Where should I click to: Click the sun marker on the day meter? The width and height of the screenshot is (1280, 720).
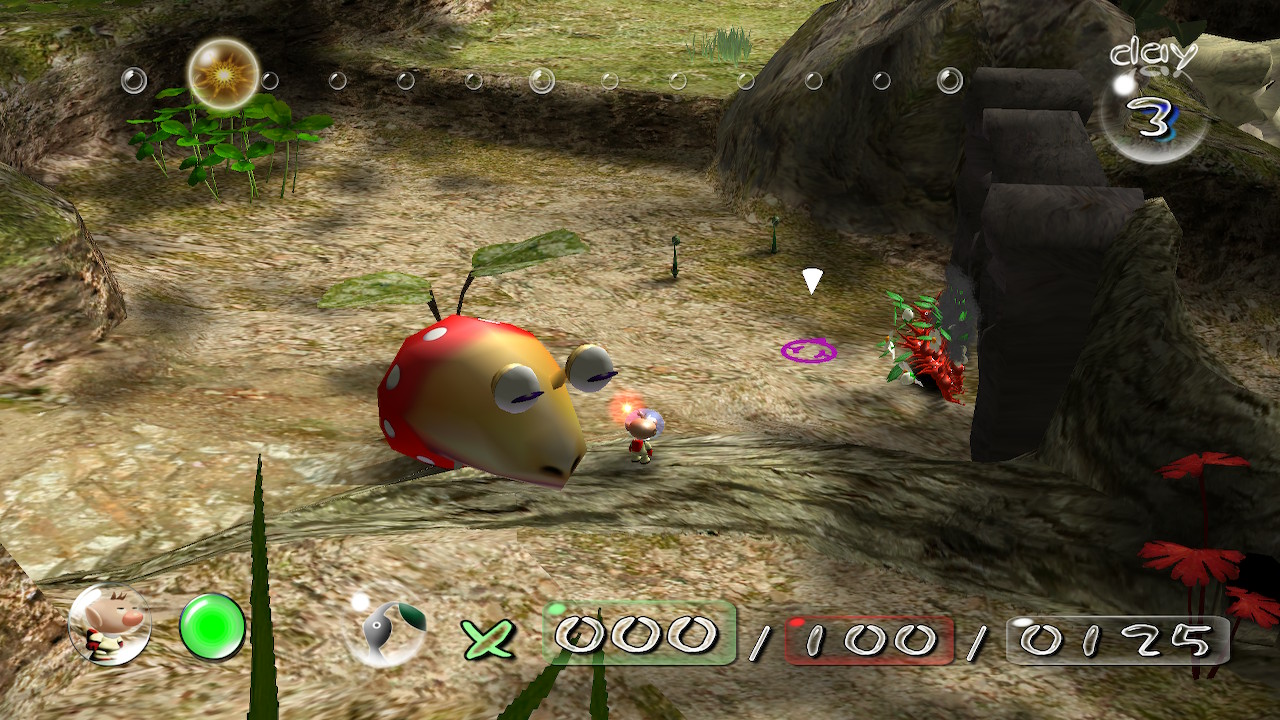click(223, 74)
